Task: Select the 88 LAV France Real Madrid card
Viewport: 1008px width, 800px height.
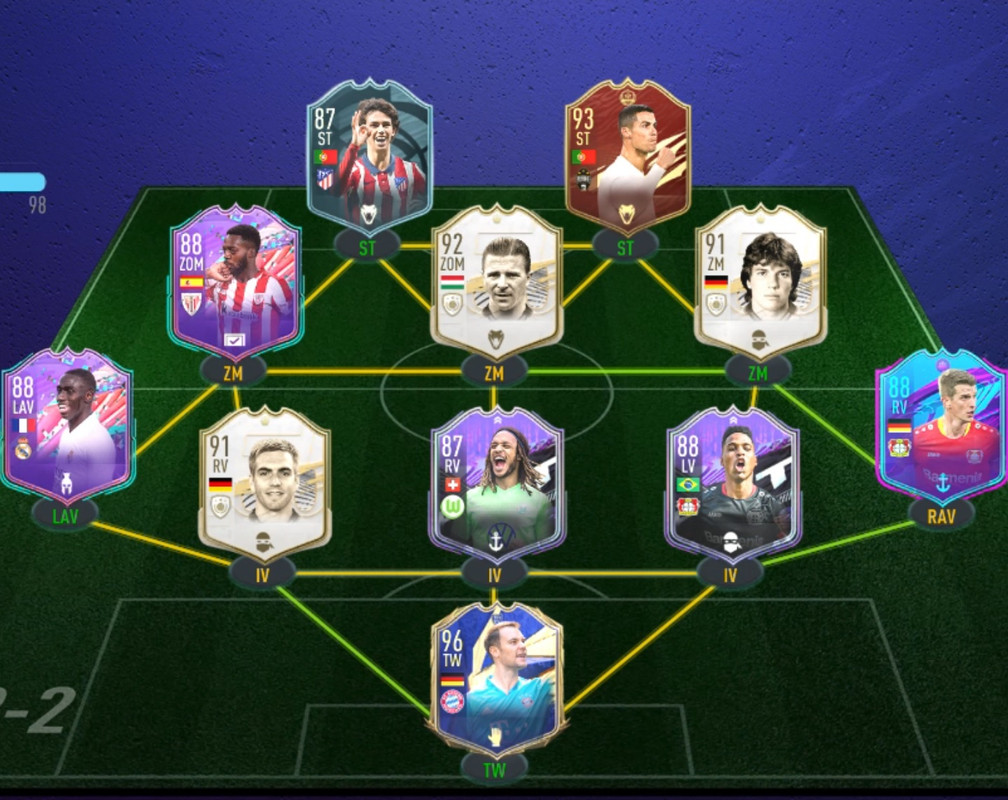Action: click(x=67, y=425)
